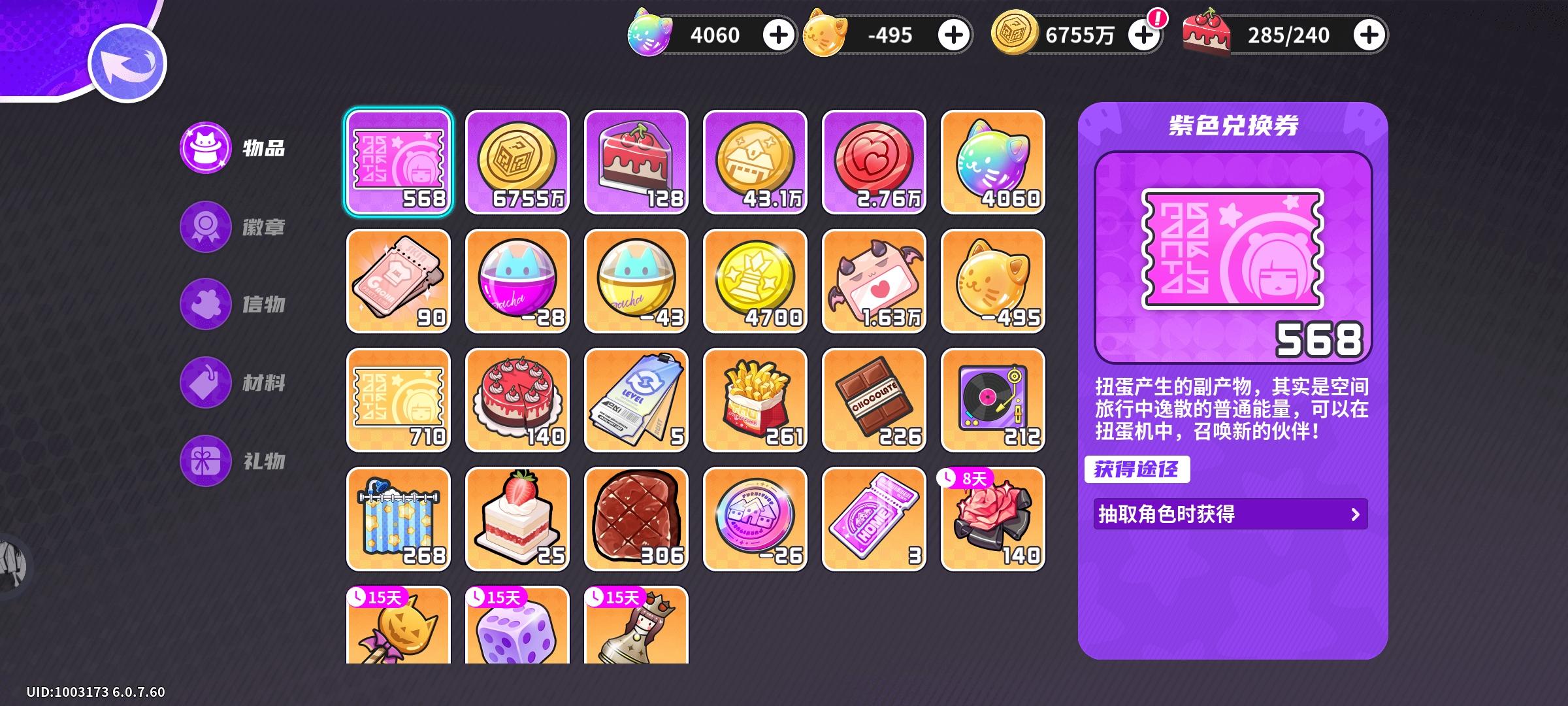Select the chocolate bar item with 226

click(x=875, y=401)
